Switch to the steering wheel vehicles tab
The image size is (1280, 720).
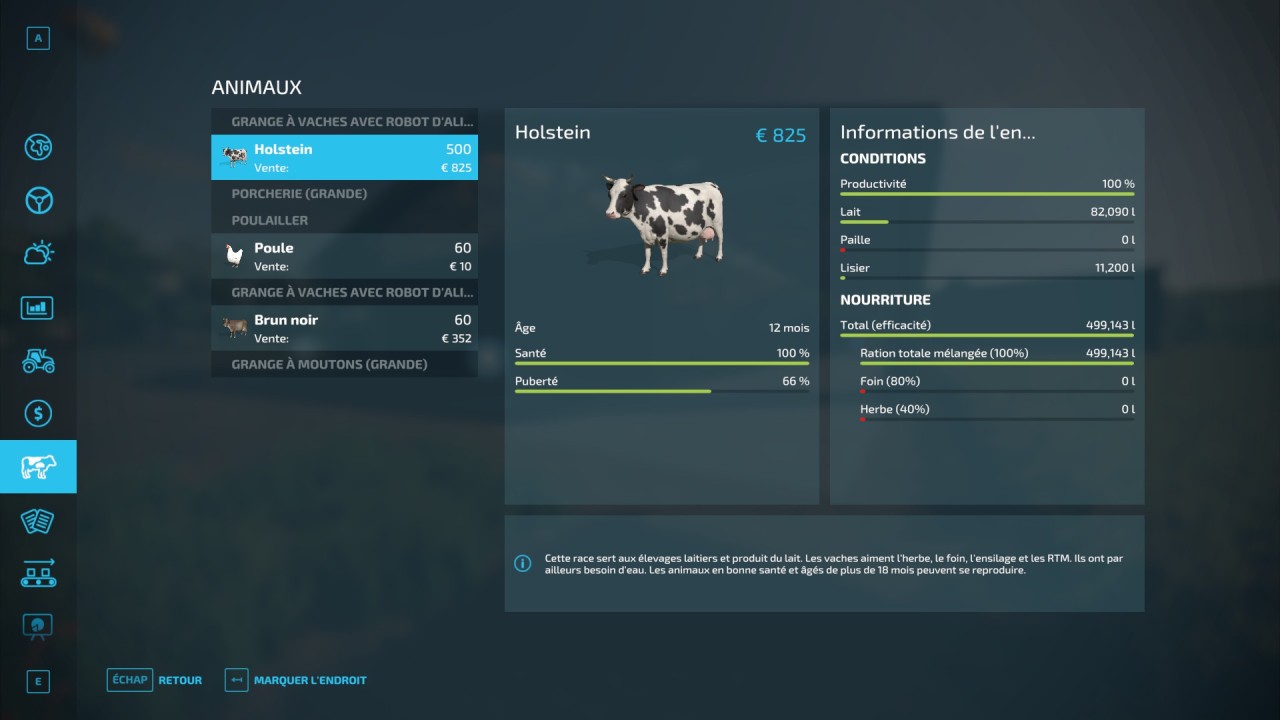point(38,200)
